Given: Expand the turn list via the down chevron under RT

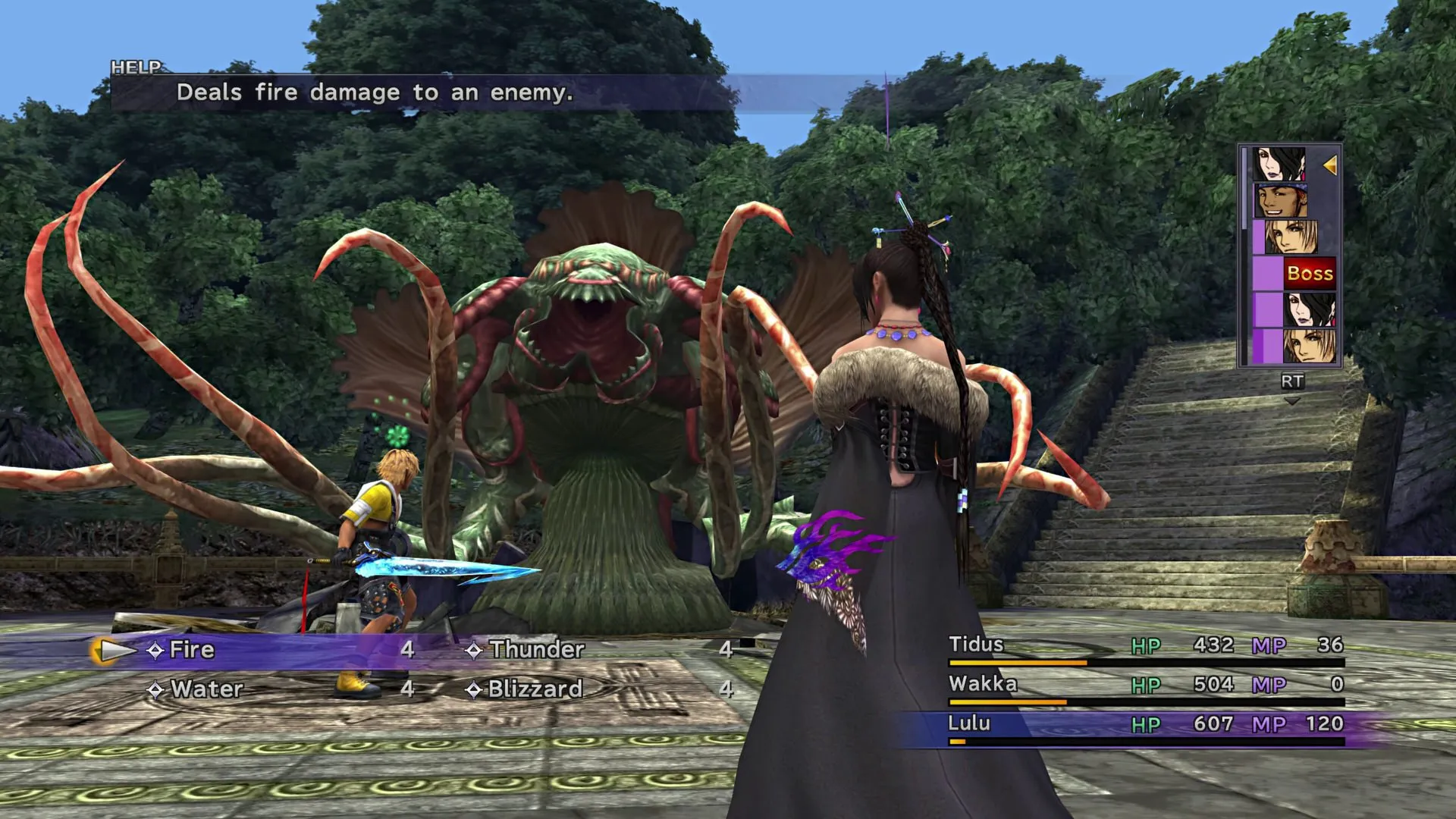Looking at the screenshot, I should (1291, 400).
